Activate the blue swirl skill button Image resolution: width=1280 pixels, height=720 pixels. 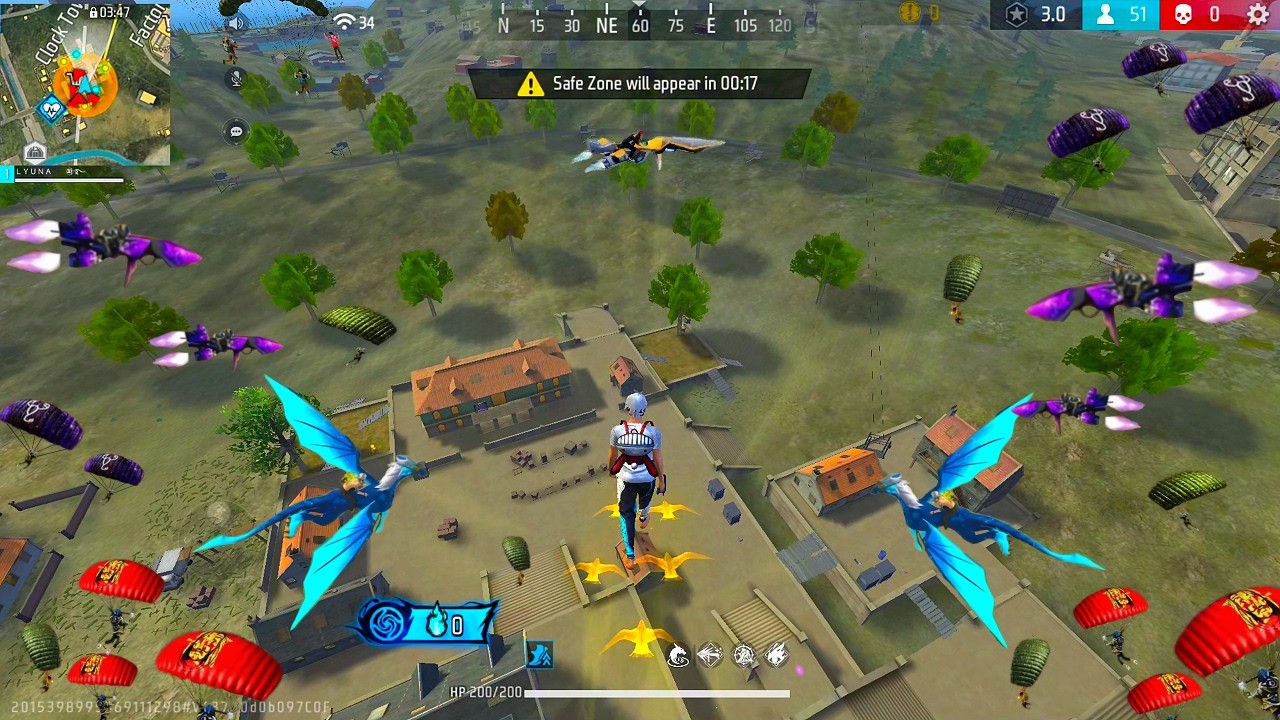point(385,625)
